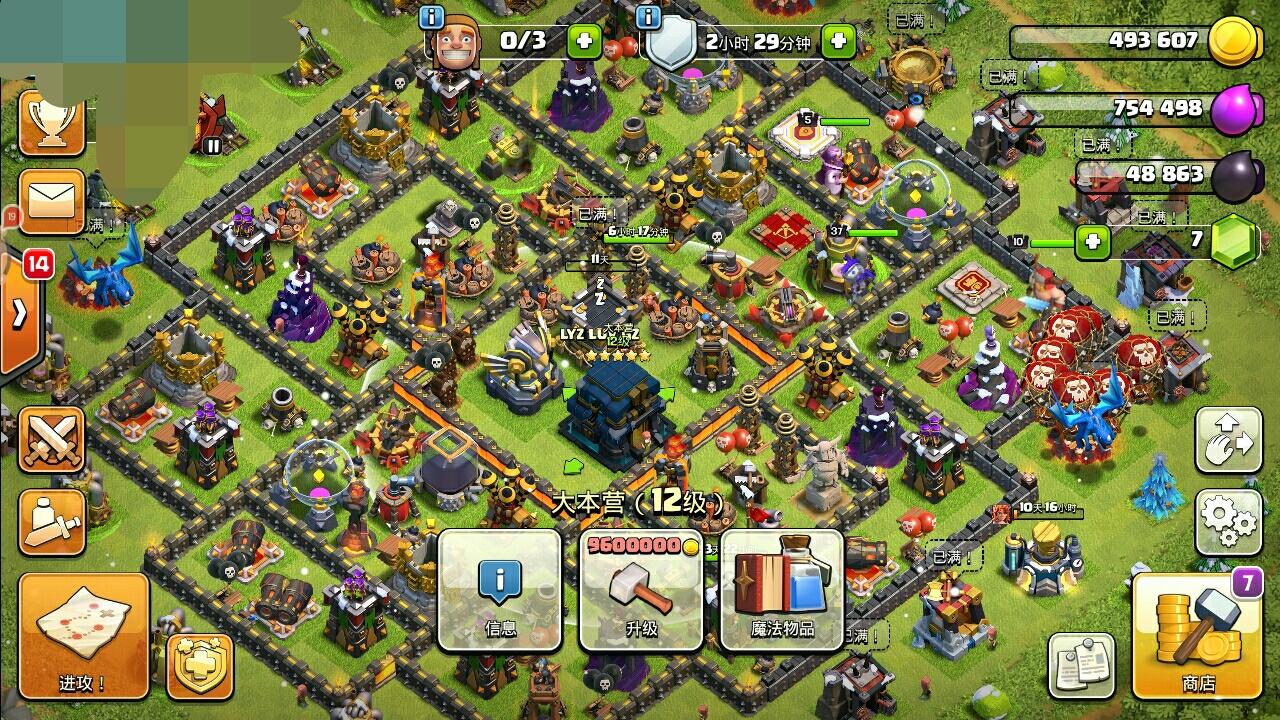
Task: Tap the builder count info 'i' icon
Action: click(430, 16)
